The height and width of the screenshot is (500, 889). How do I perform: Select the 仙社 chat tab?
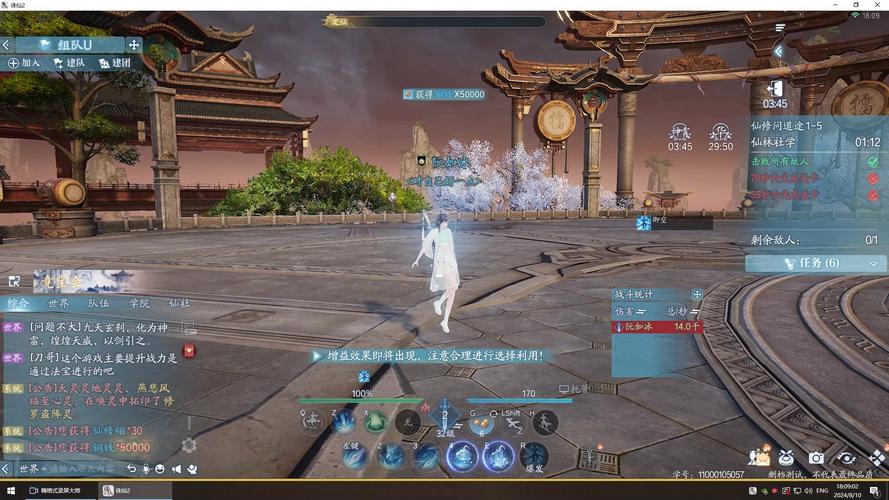tap(179, 303)
